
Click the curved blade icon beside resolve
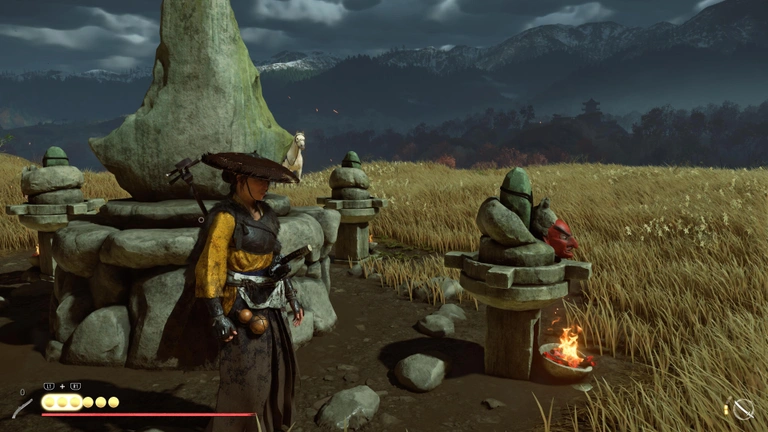pyautogui.click(x=22, y=407)
